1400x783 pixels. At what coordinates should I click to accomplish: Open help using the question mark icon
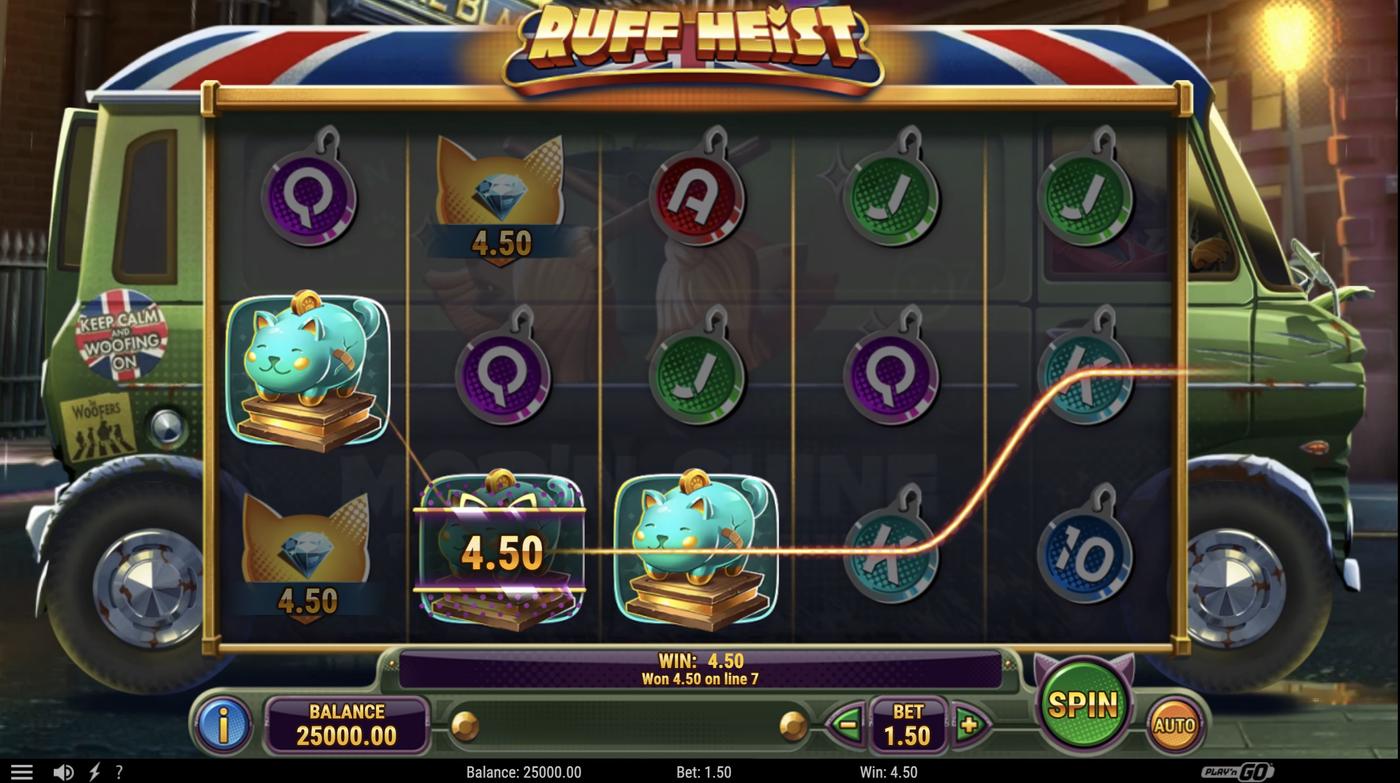(119, 771)
